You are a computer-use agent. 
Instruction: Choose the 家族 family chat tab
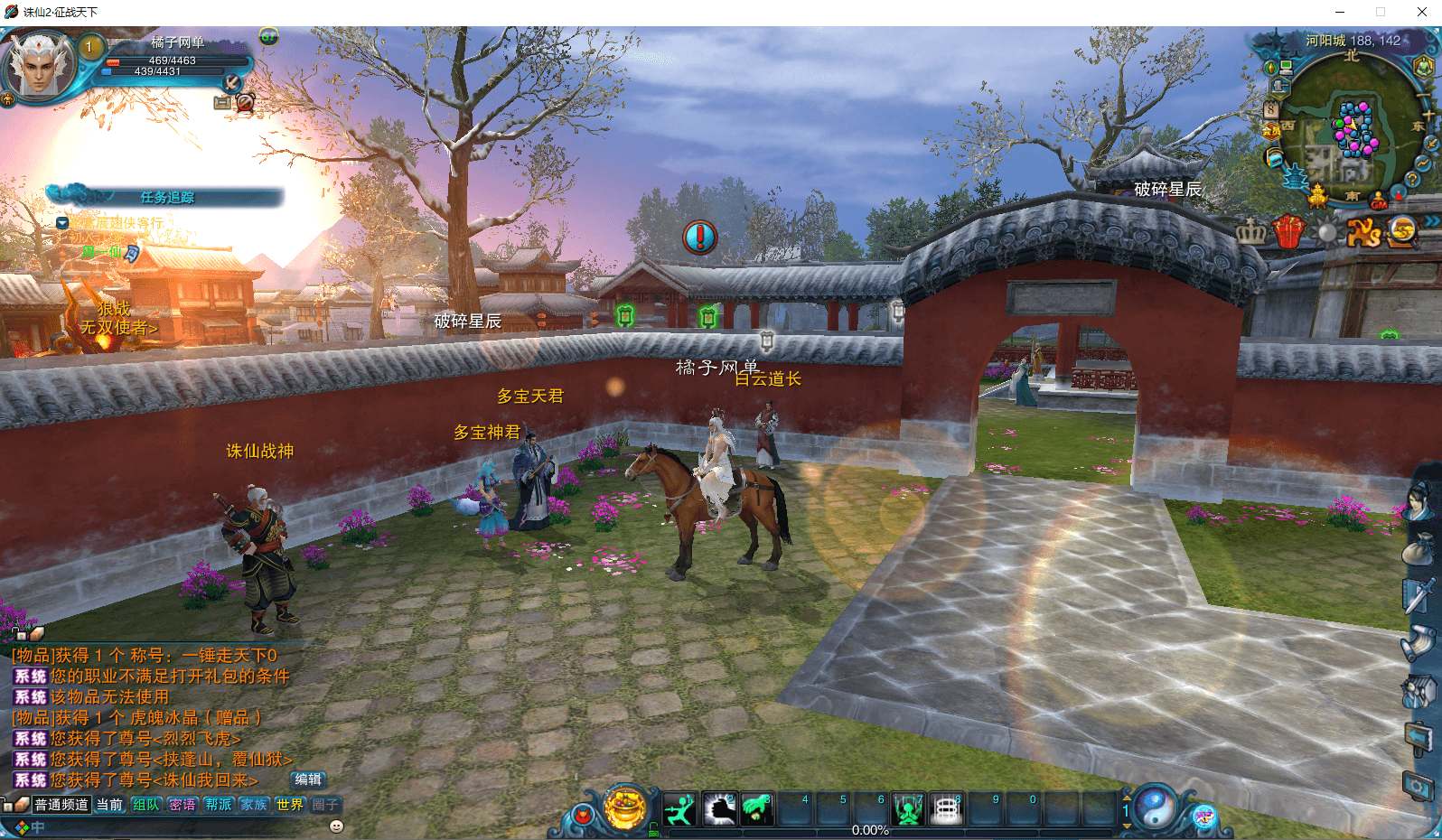click(254, 804)
